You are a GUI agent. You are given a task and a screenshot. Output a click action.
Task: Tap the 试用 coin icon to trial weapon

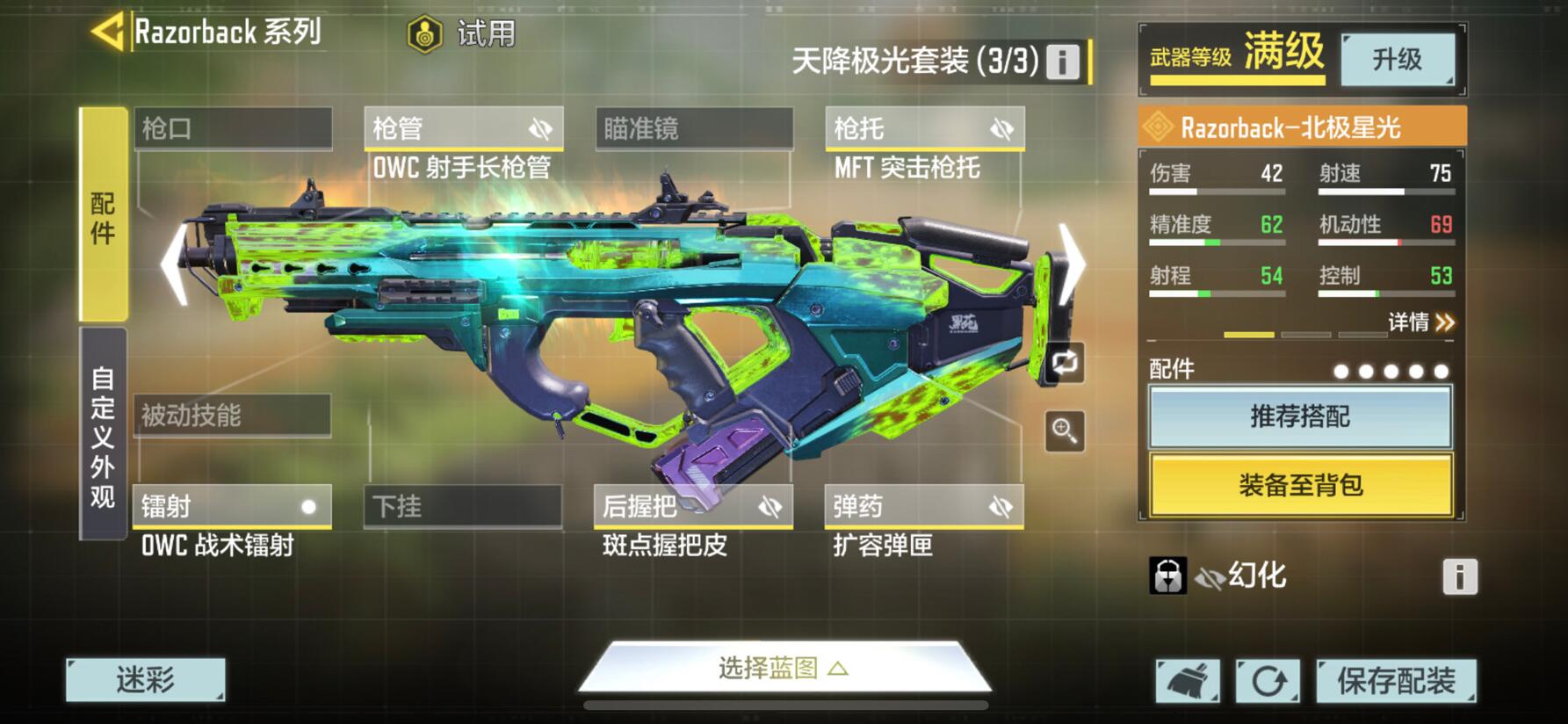click(x=425, y=33)
